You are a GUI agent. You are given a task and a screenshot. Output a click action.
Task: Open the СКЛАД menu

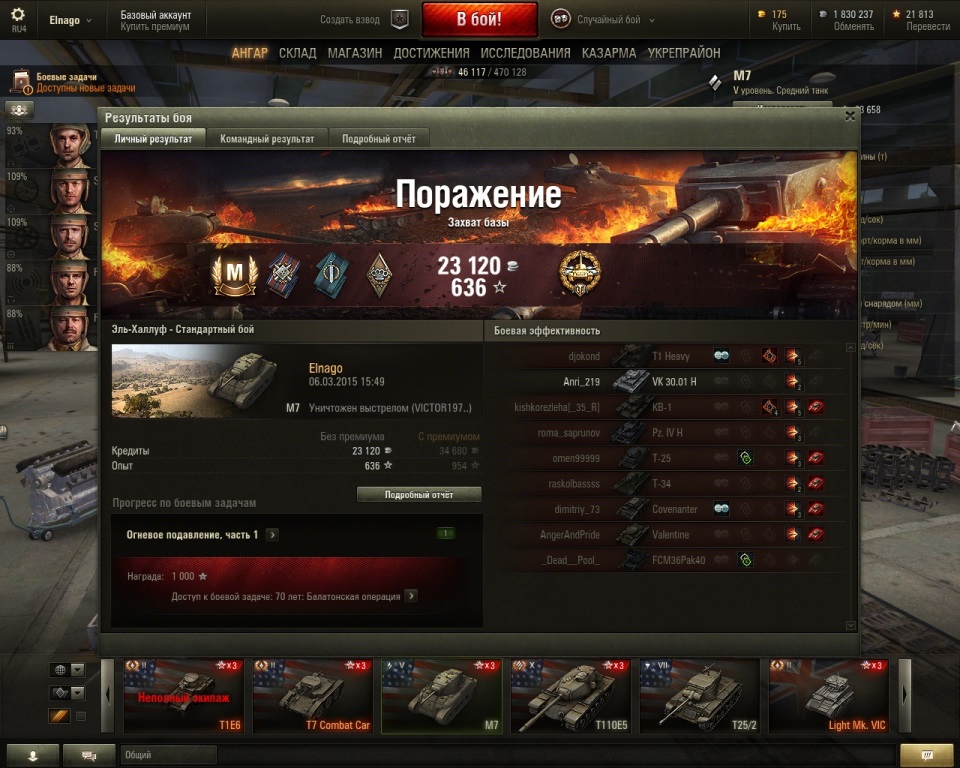tap(298, 53)
